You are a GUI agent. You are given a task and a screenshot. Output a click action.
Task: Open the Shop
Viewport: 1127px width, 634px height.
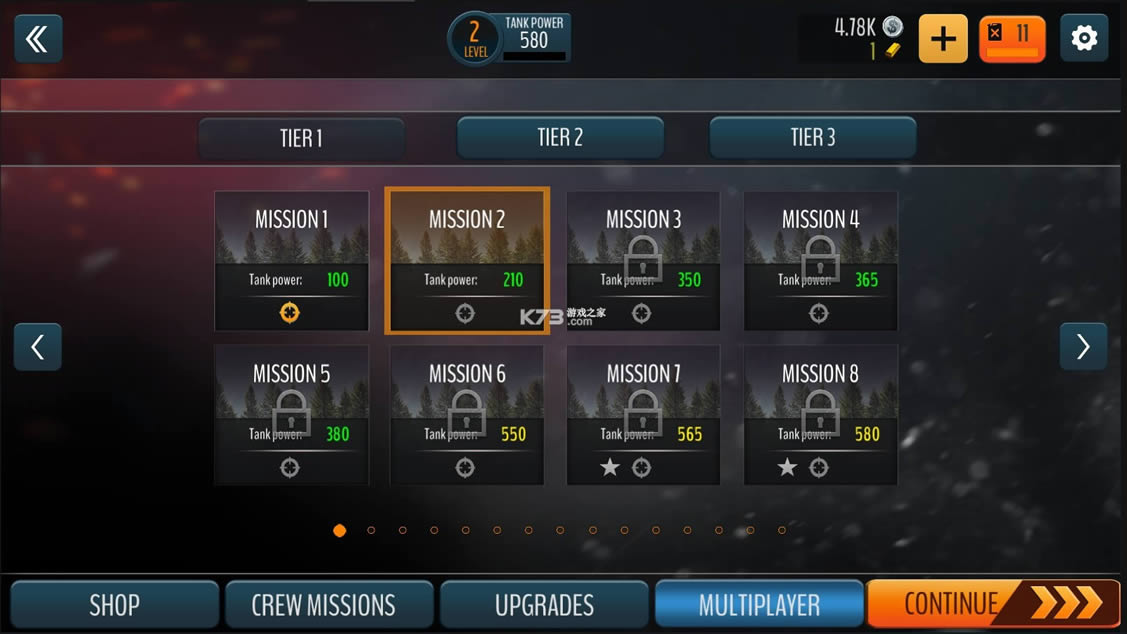click(x=114, y=604)
